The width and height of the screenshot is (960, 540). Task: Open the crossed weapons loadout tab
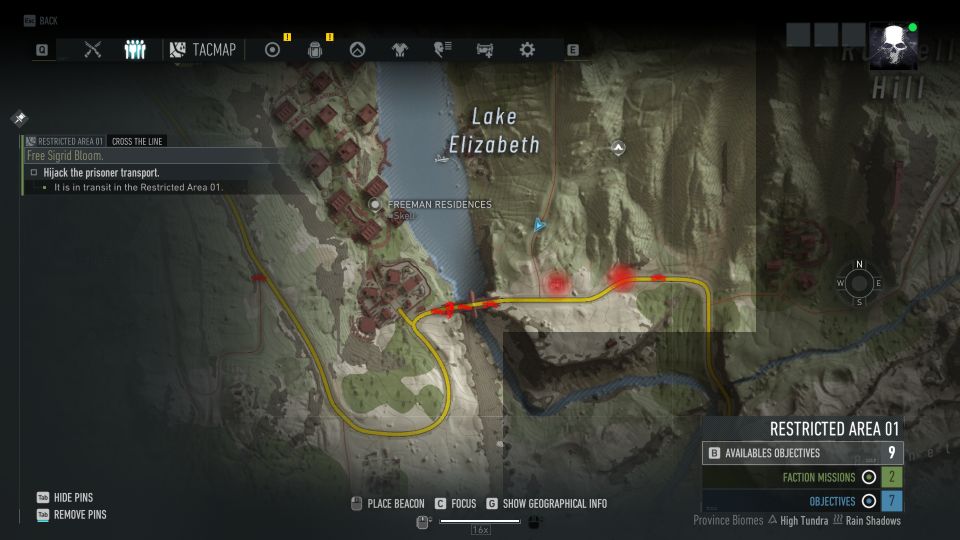[93, 49]
